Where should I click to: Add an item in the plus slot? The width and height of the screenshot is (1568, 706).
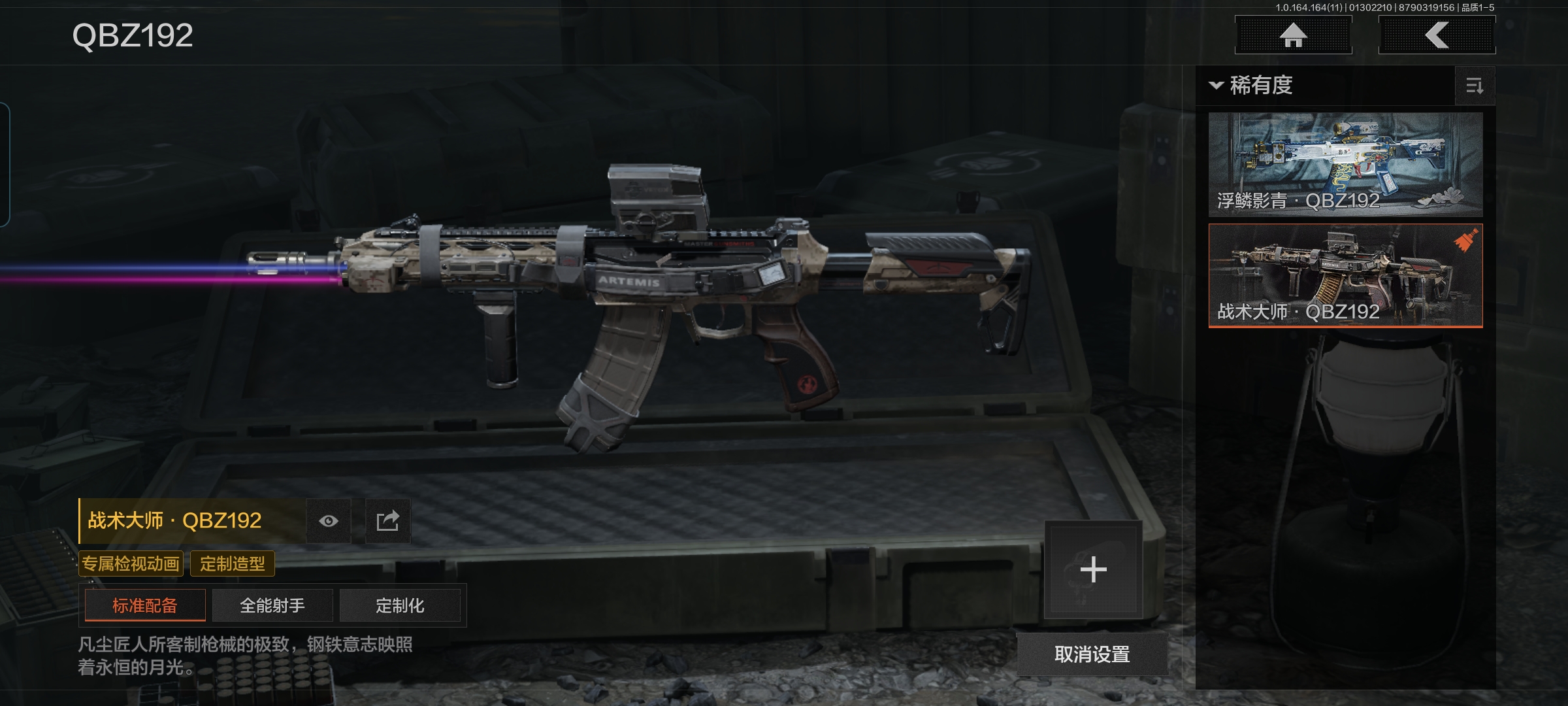pyautogui.click(x=1093, y=569)
